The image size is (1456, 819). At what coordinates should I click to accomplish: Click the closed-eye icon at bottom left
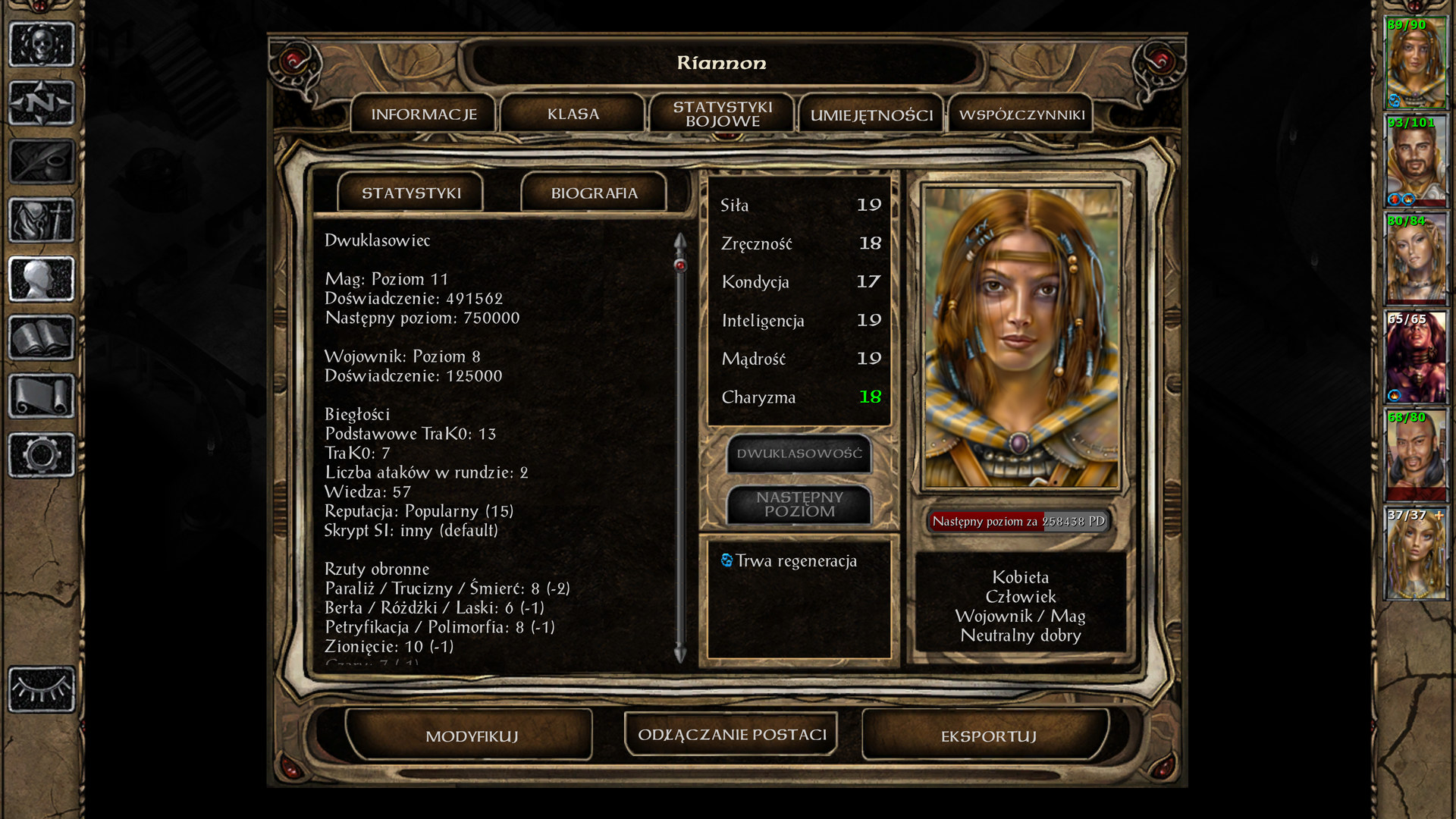click(42, 689)
